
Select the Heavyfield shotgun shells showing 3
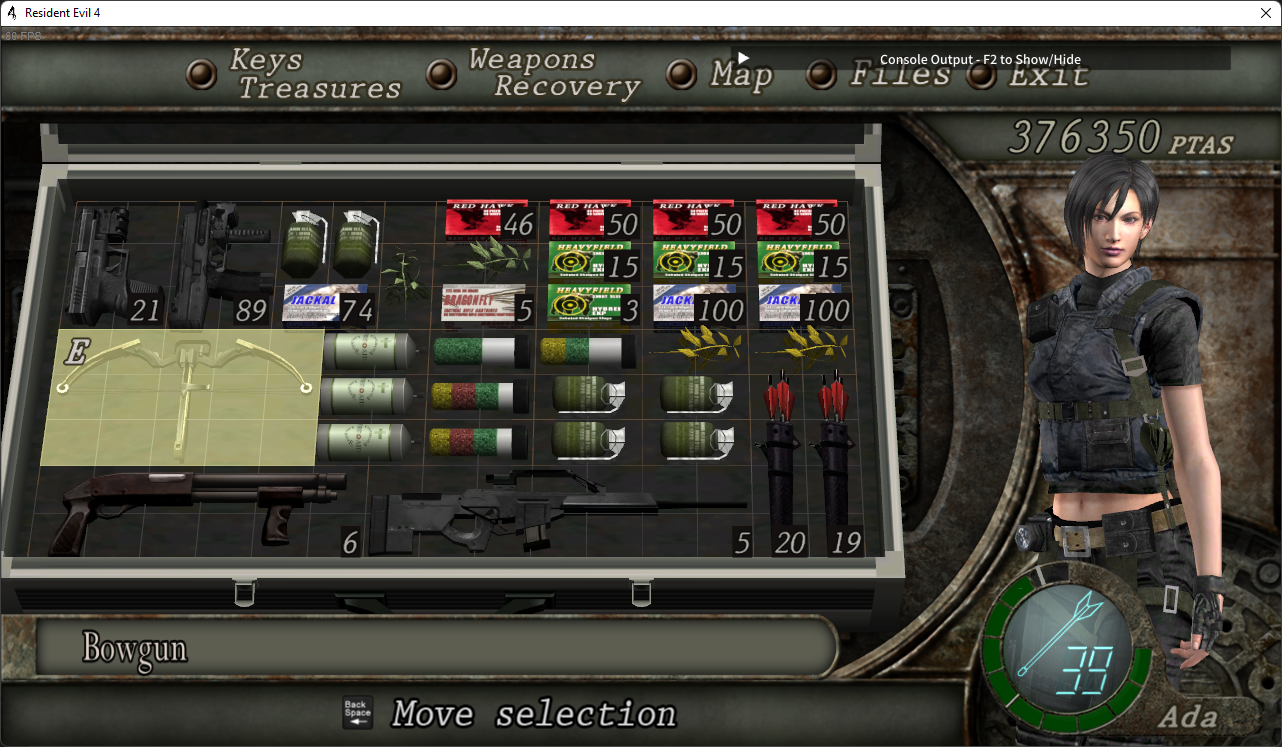[590, 305]
